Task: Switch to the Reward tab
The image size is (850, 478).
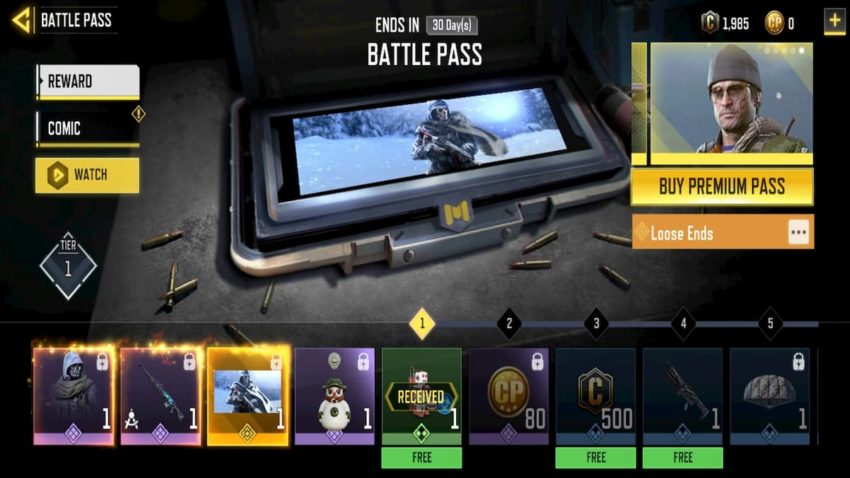Action: (87, 81)
